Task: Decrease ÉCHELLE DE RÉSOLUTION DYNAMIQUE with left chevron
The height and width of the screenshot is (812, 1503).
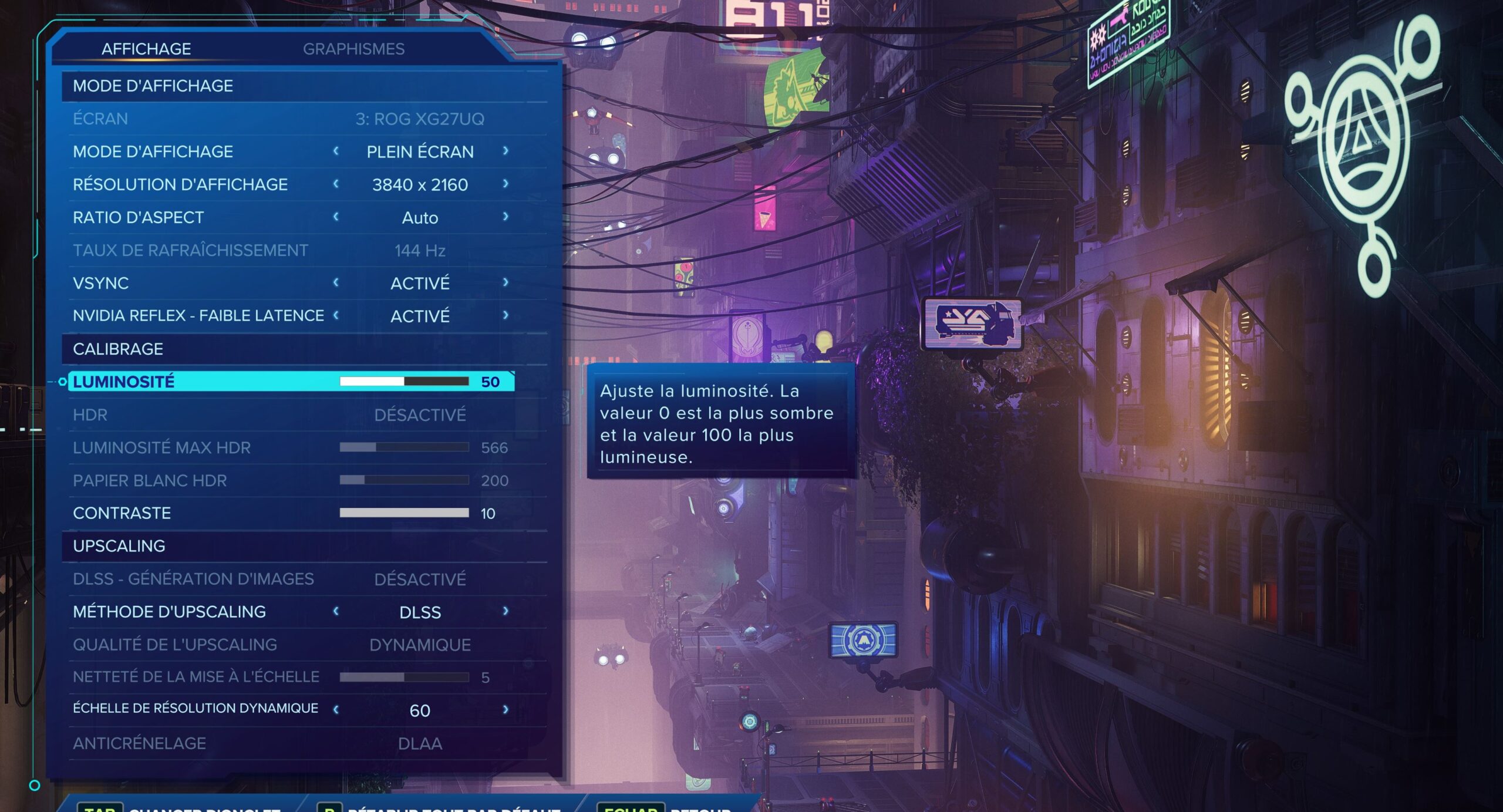Action: pos(337,710)
